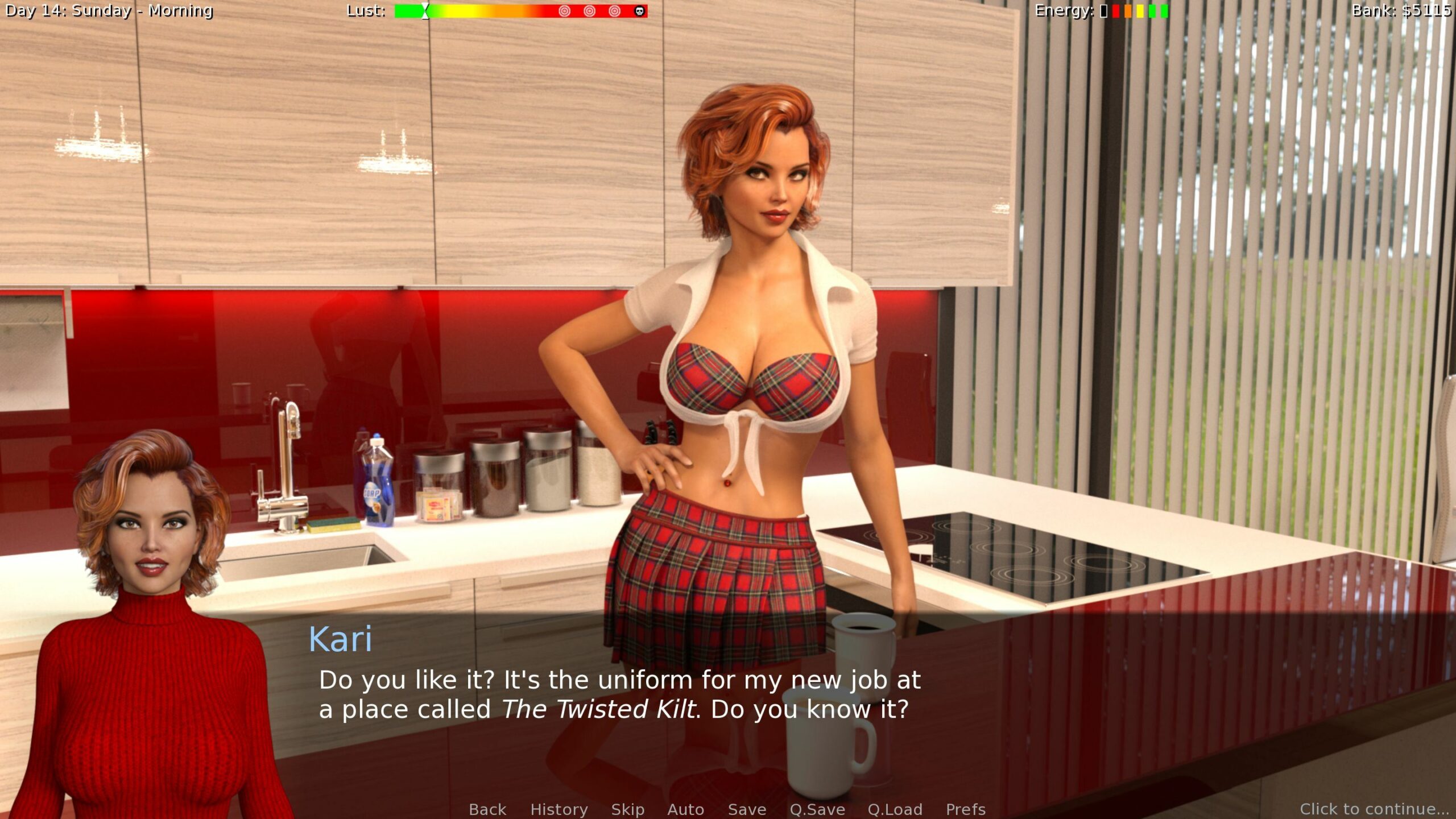Quick save with Q.Save
The height and width of the screenshot is (819, 1456).
tap(817, 809)
